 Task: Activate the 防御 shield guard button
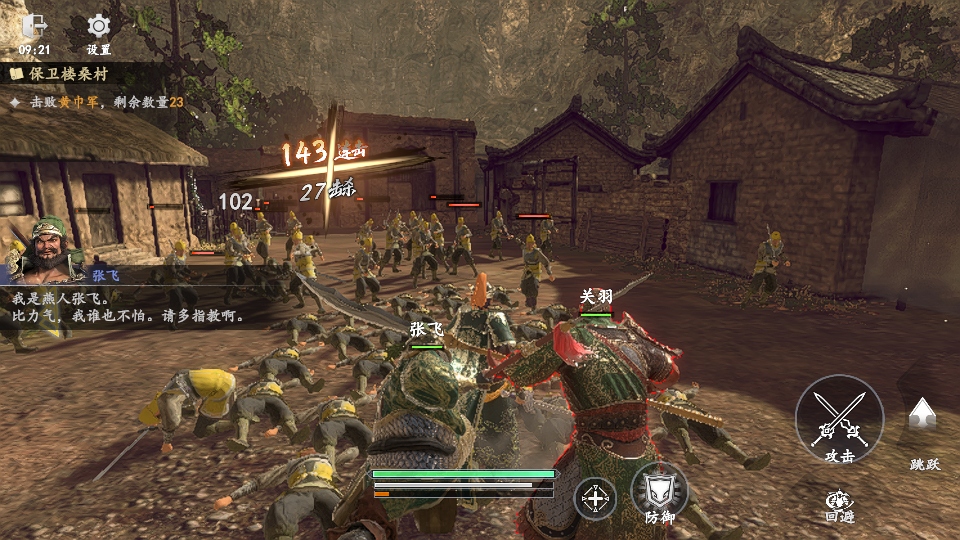click(x=659, y=491)
